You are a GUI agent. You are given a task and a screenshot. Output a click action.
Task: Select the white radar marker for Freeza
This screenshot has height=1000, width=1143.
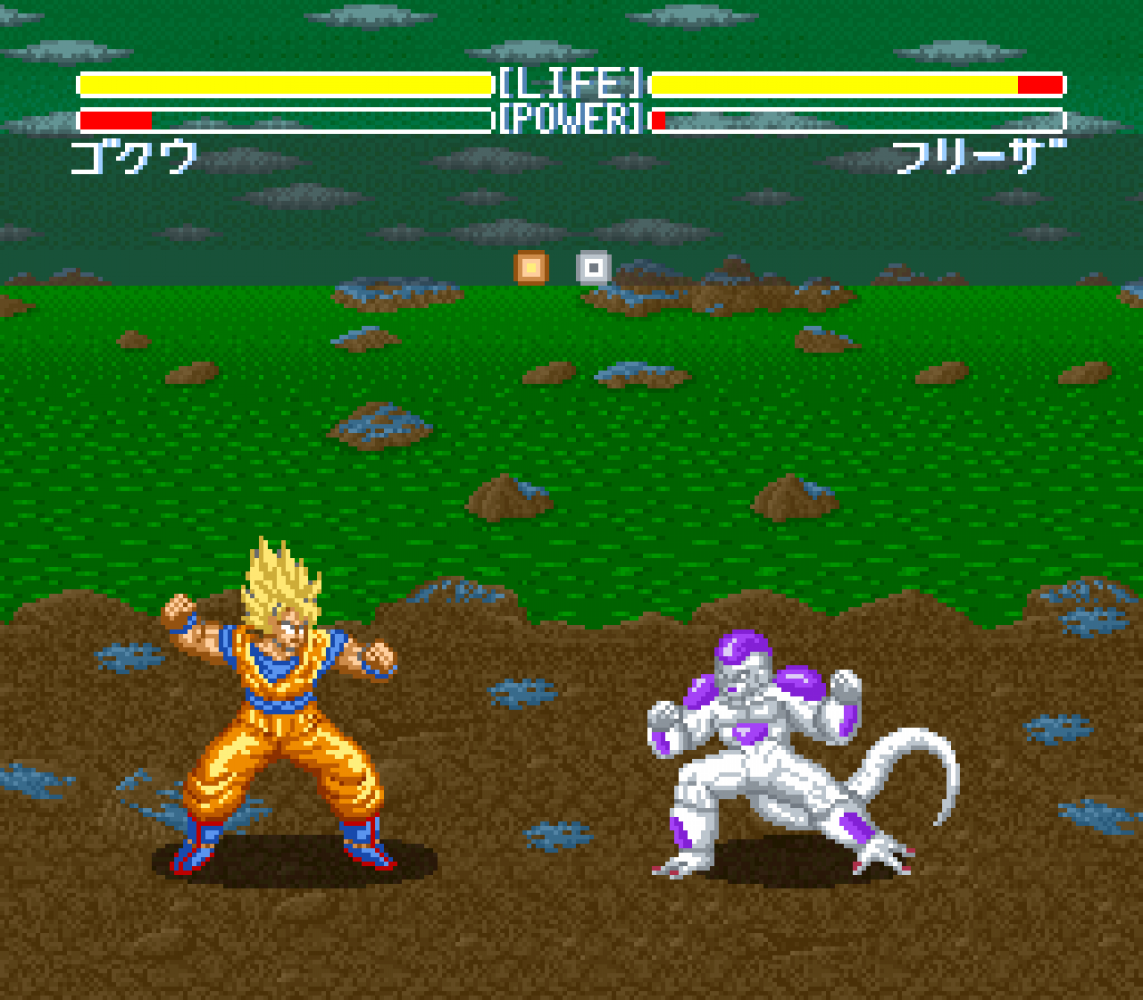(x=594, y=267)
